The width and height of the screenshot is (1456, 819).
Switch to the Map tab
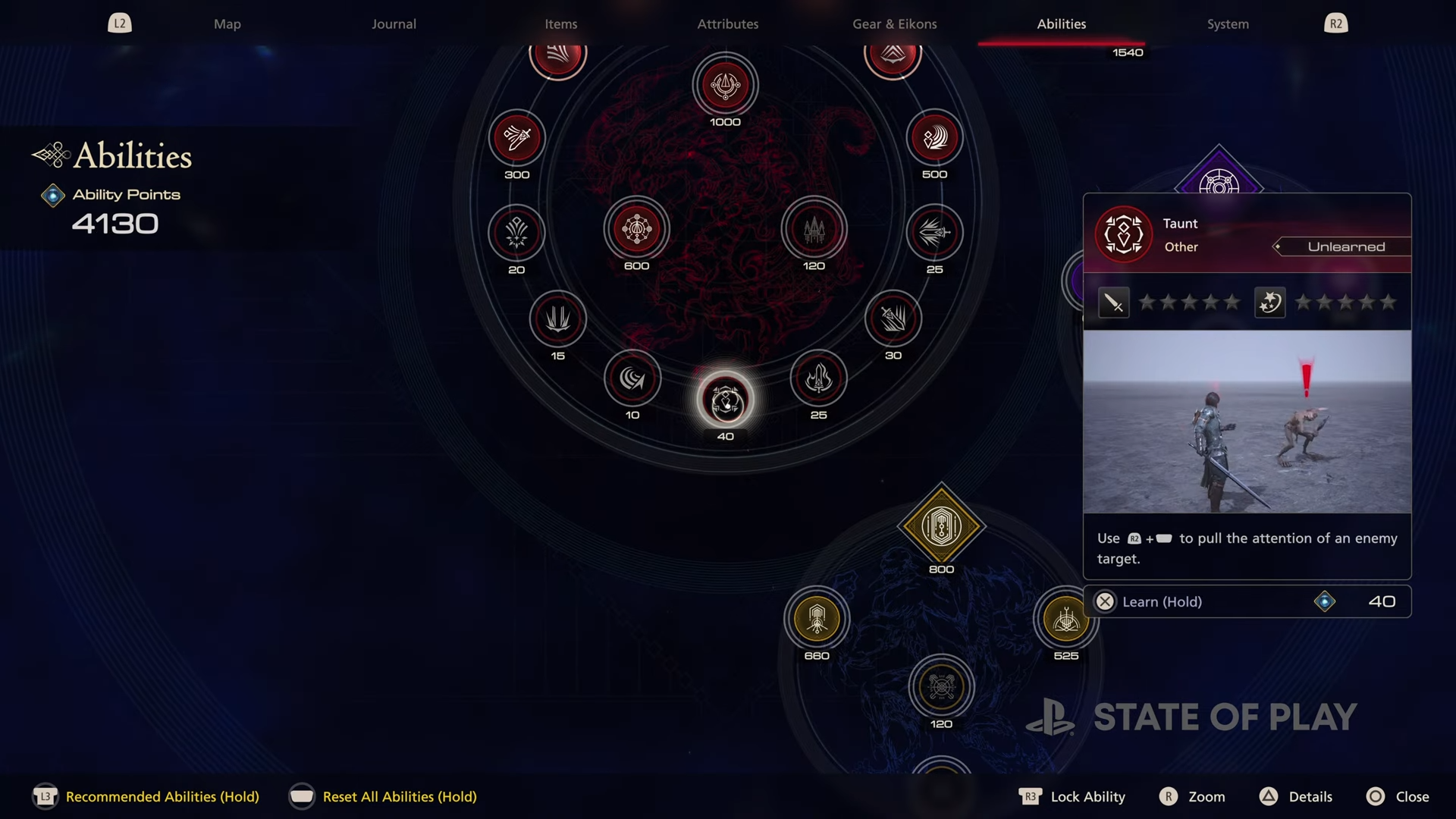tap(227, 24)
